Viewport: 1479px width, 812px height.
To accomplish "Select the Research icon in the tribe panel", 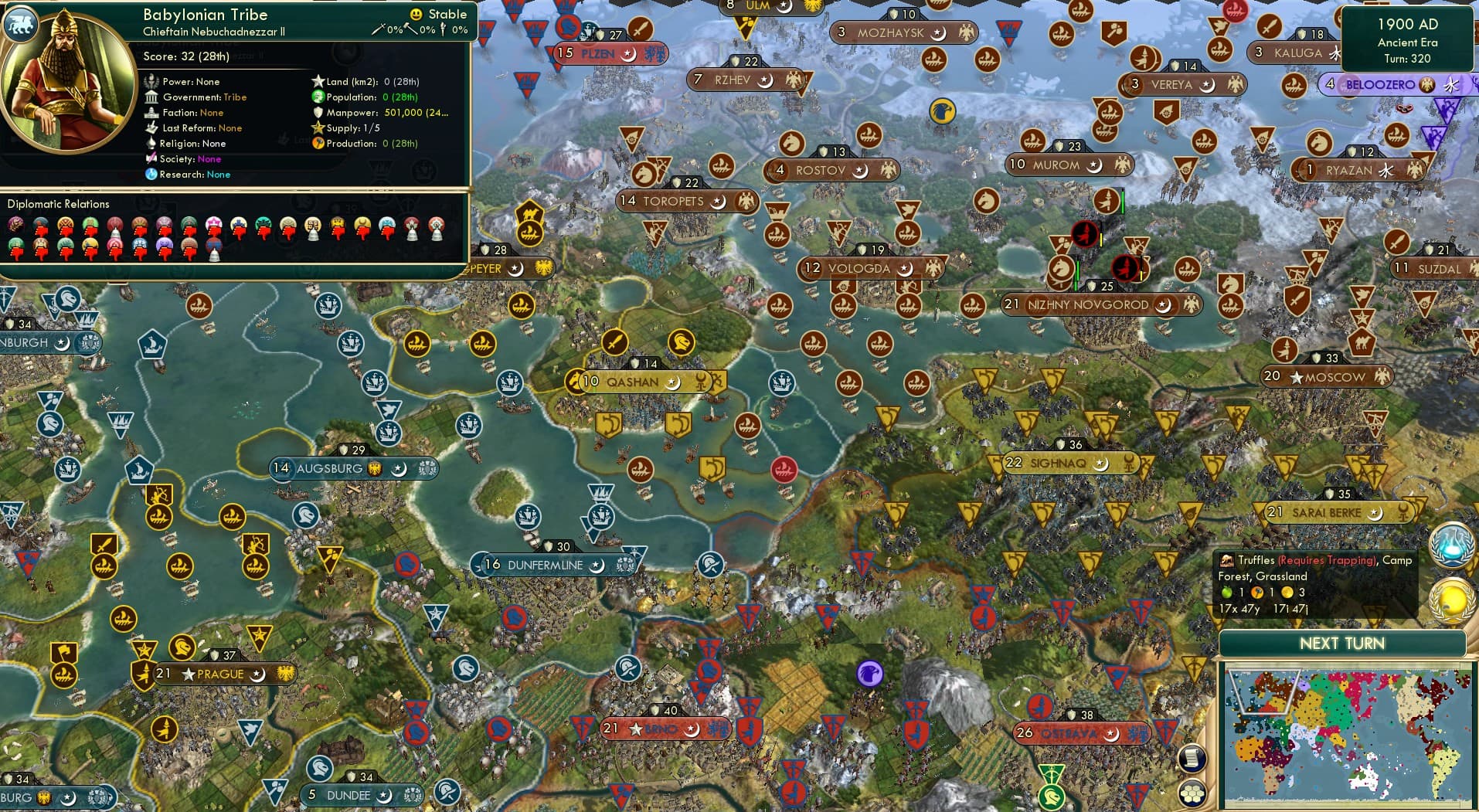I will 152,175.
